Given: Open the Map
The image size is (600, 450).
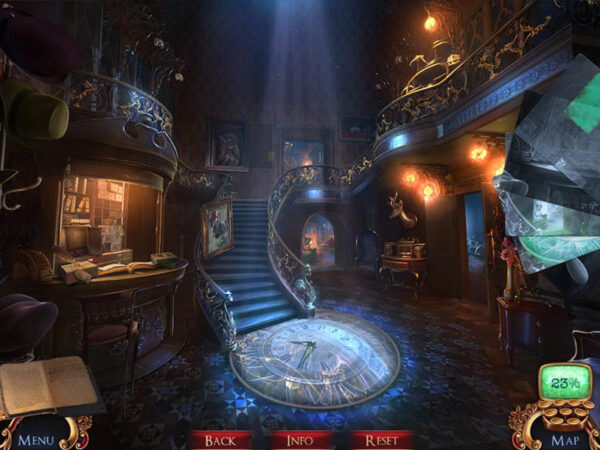Looking at the screenshot, I should (x=563, y=439).
